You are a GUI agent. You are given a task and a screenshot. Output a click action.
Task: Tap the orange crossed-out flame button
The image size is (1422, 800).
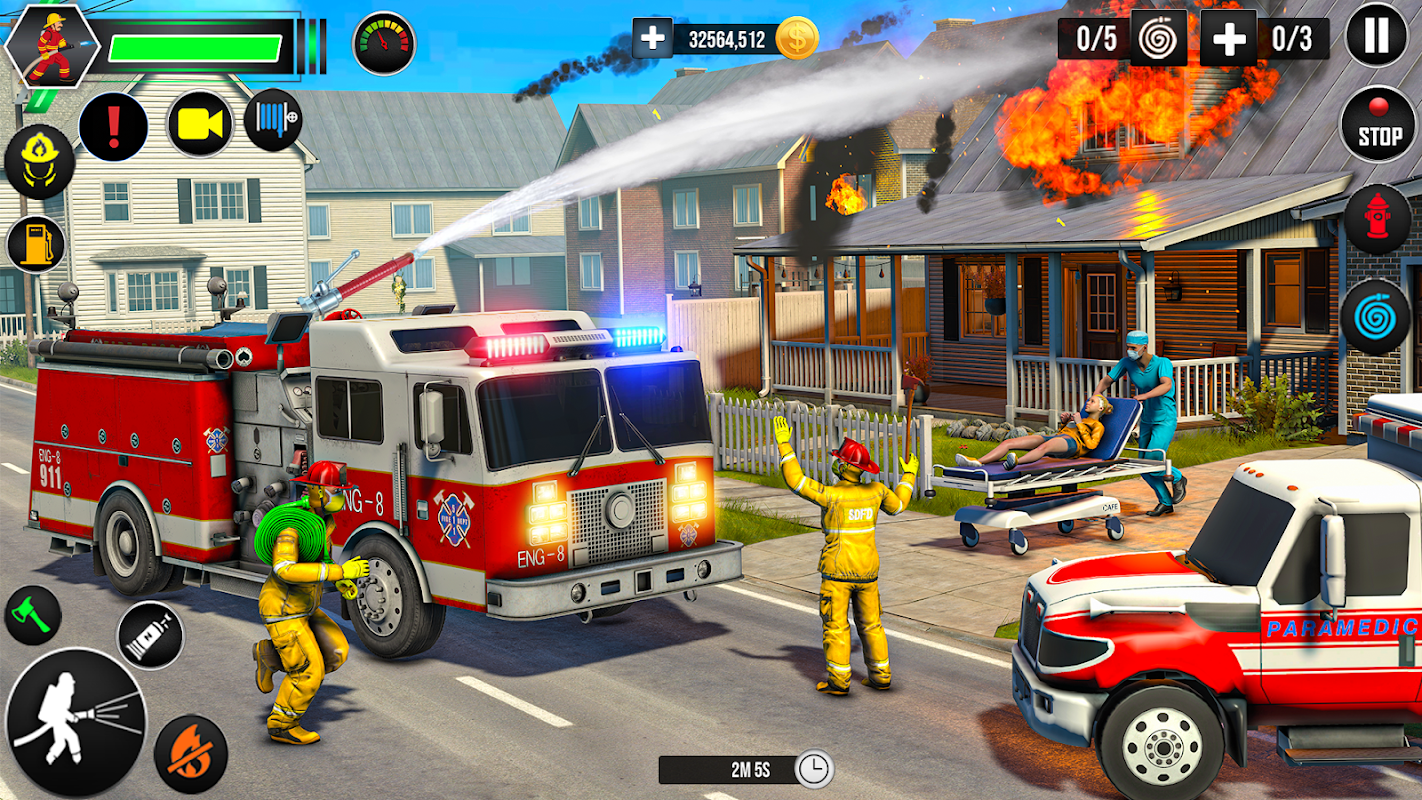[190, 754]
